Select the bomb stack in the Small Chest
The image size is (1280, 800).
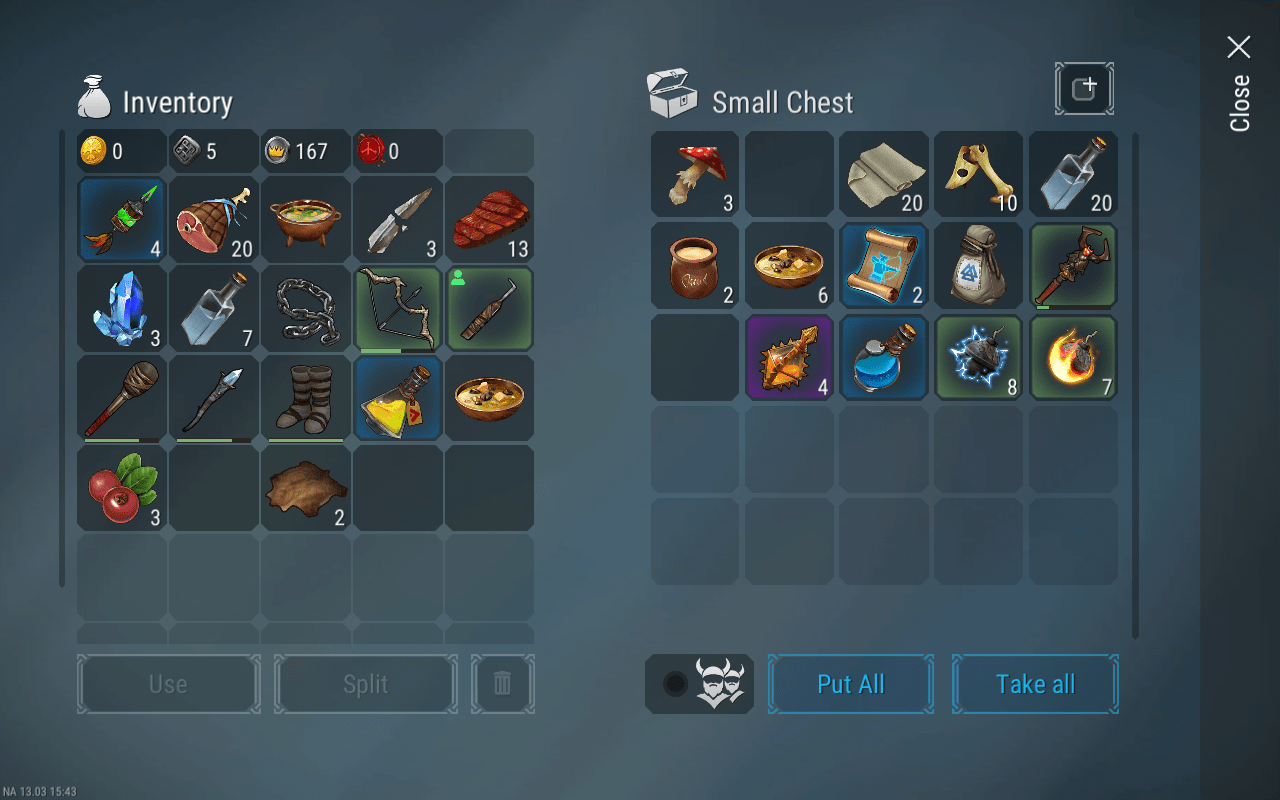978,357
